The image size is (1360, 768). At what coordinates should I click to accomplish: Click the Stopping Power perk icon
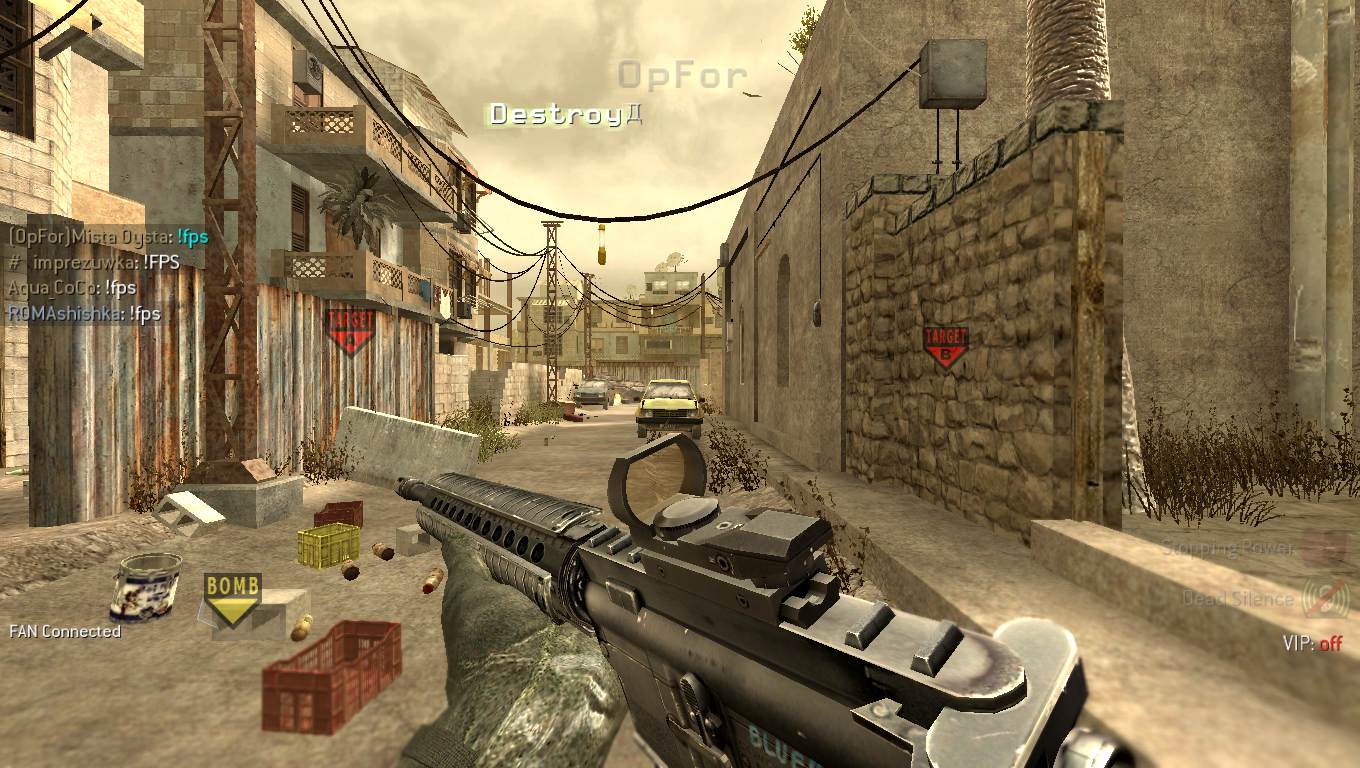tap(1325, 549)
